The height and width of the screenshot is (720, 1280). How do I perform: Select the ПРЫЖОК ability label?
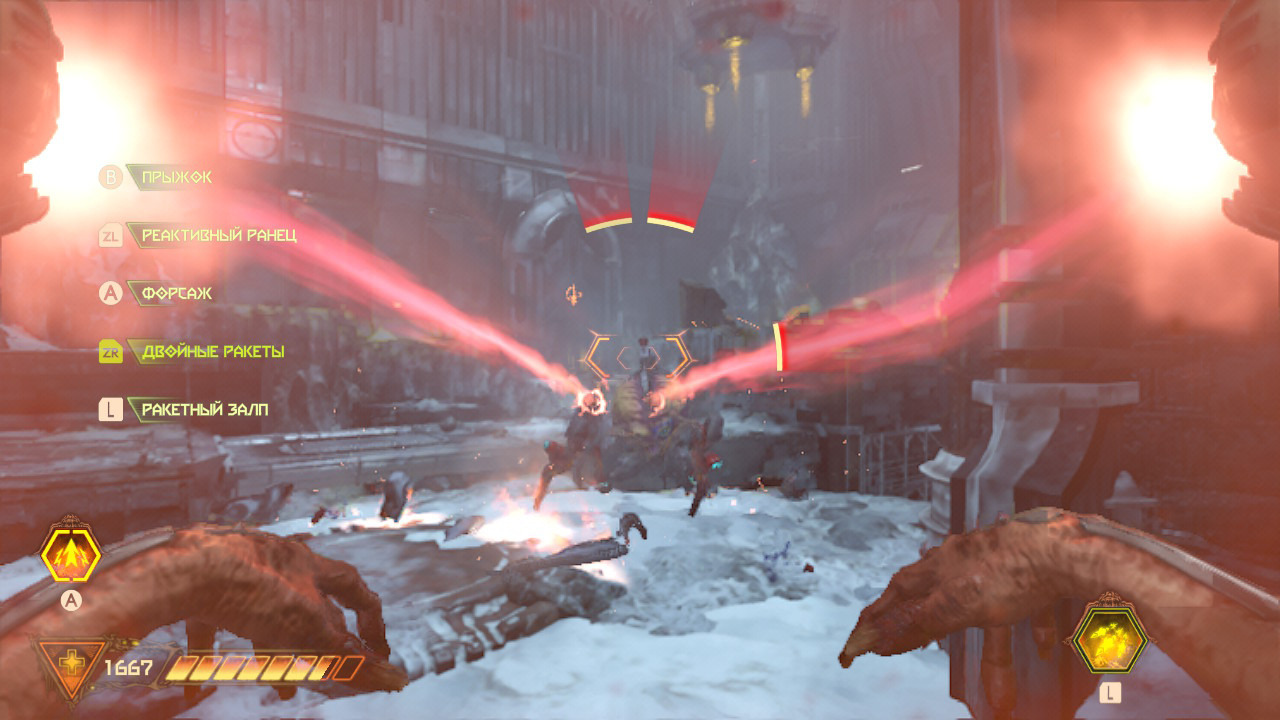[176, 177]
